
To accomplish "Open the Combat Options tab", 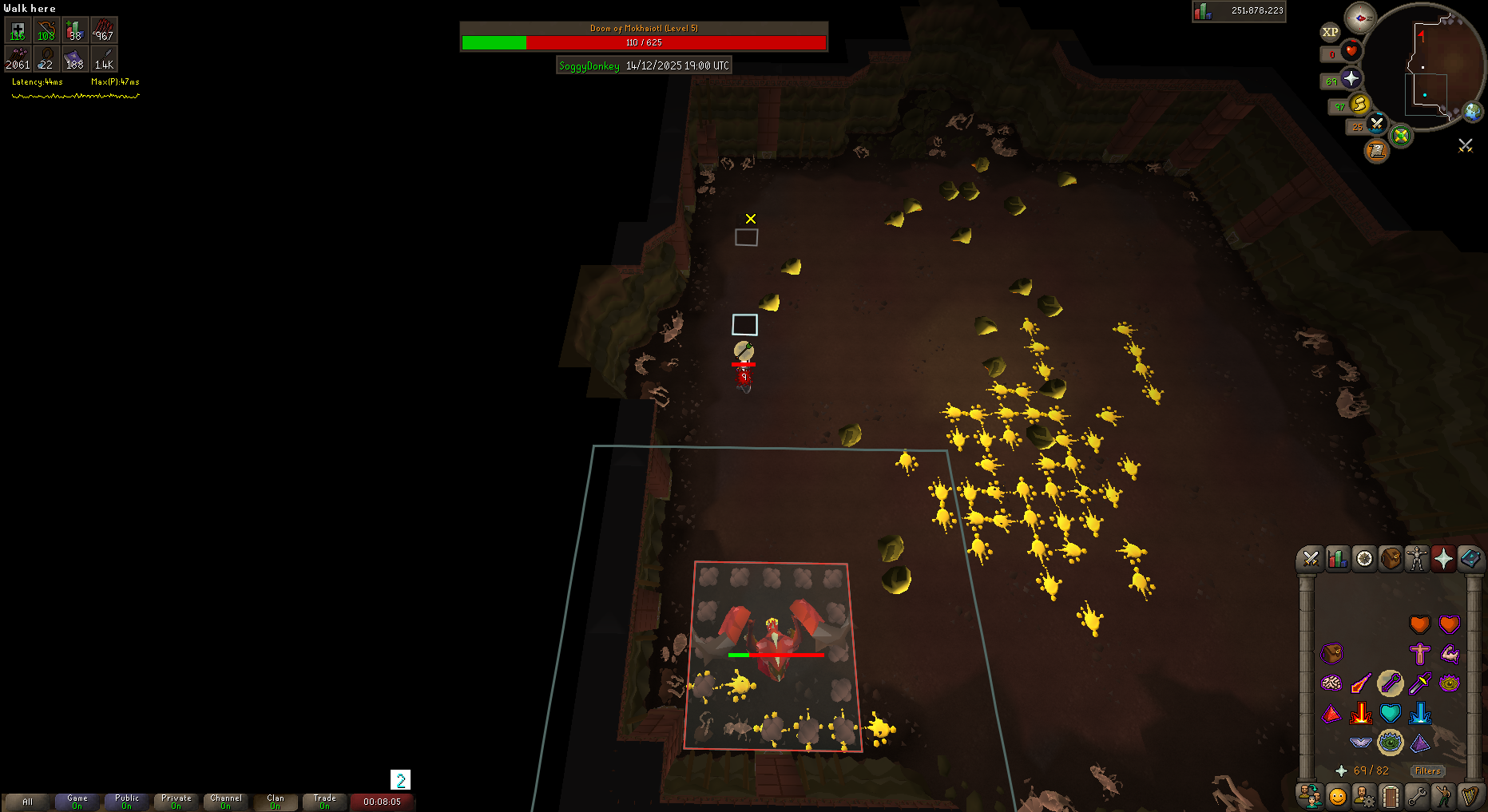I will [1311, 559].
